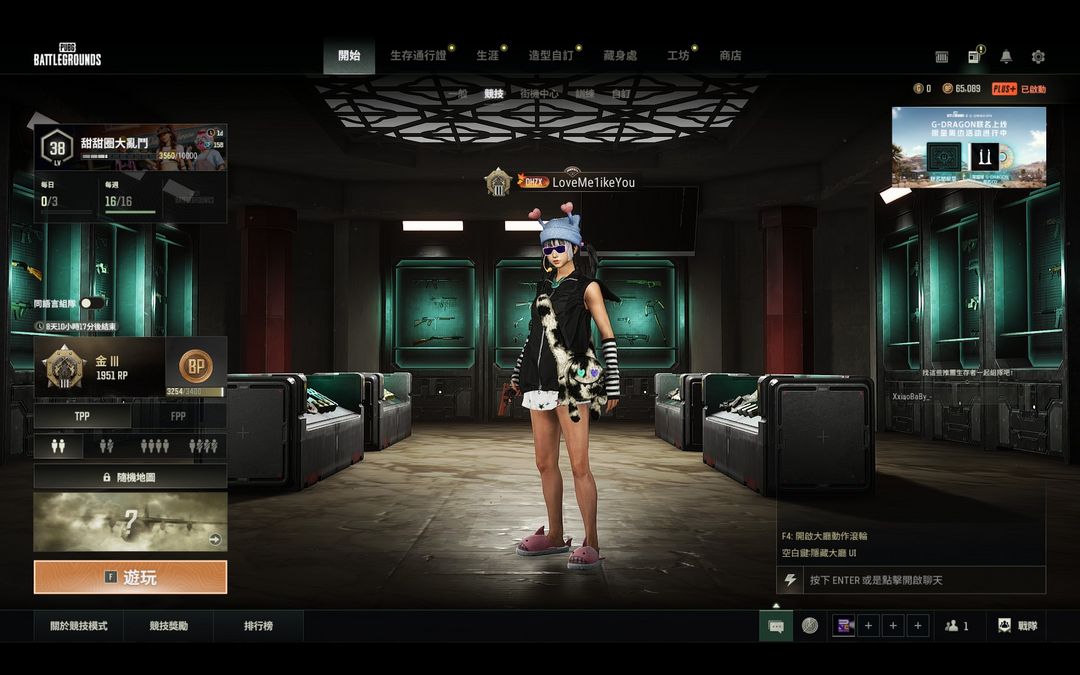Screen dimensions: 1080x675
Task: View 競技獎勵 rewards
Action: pyautogui.click(x=168, y=626)
